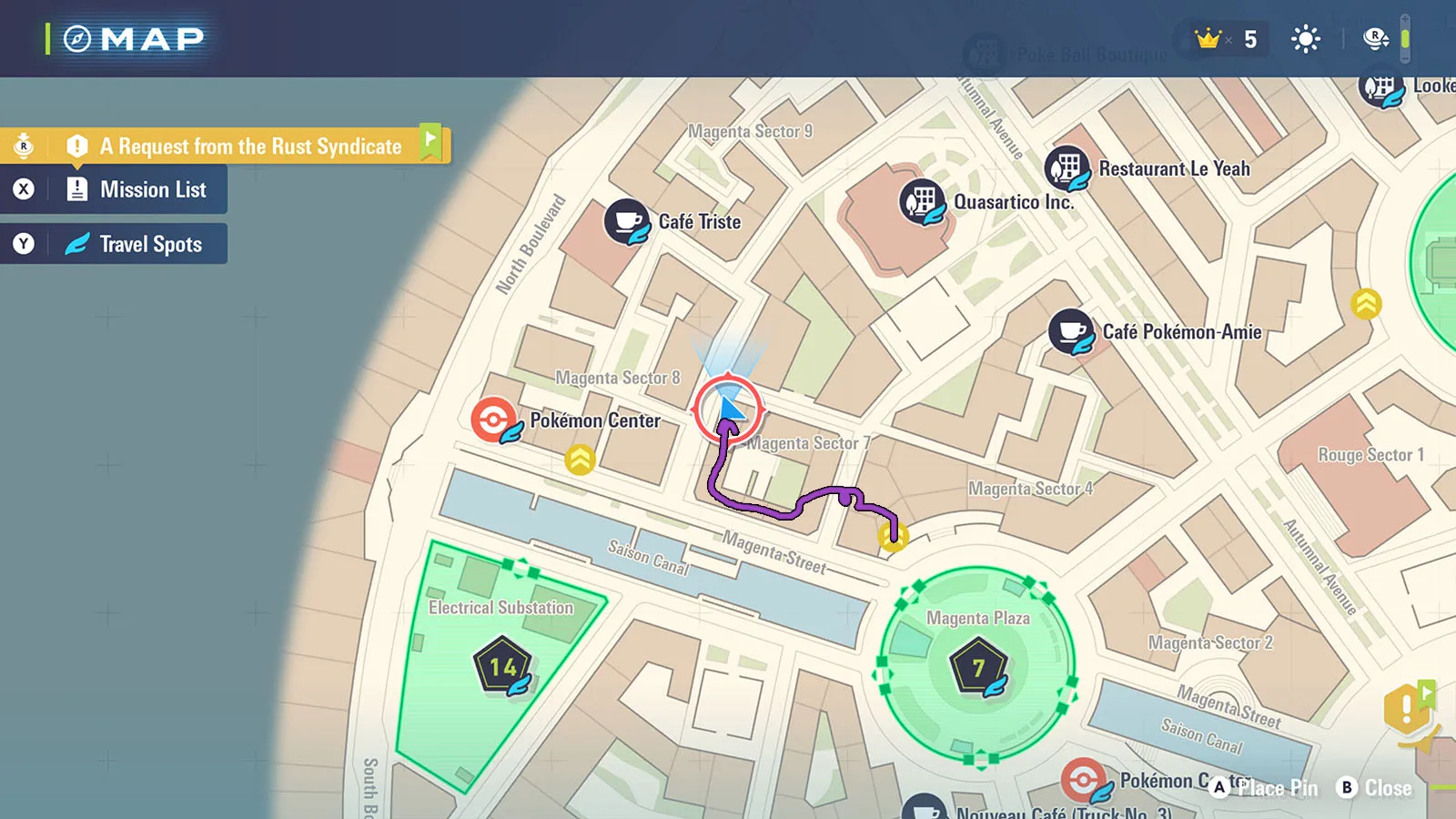
Task: Pick the Café Pokémon-Amie marker
Action: click(1071, 332)
